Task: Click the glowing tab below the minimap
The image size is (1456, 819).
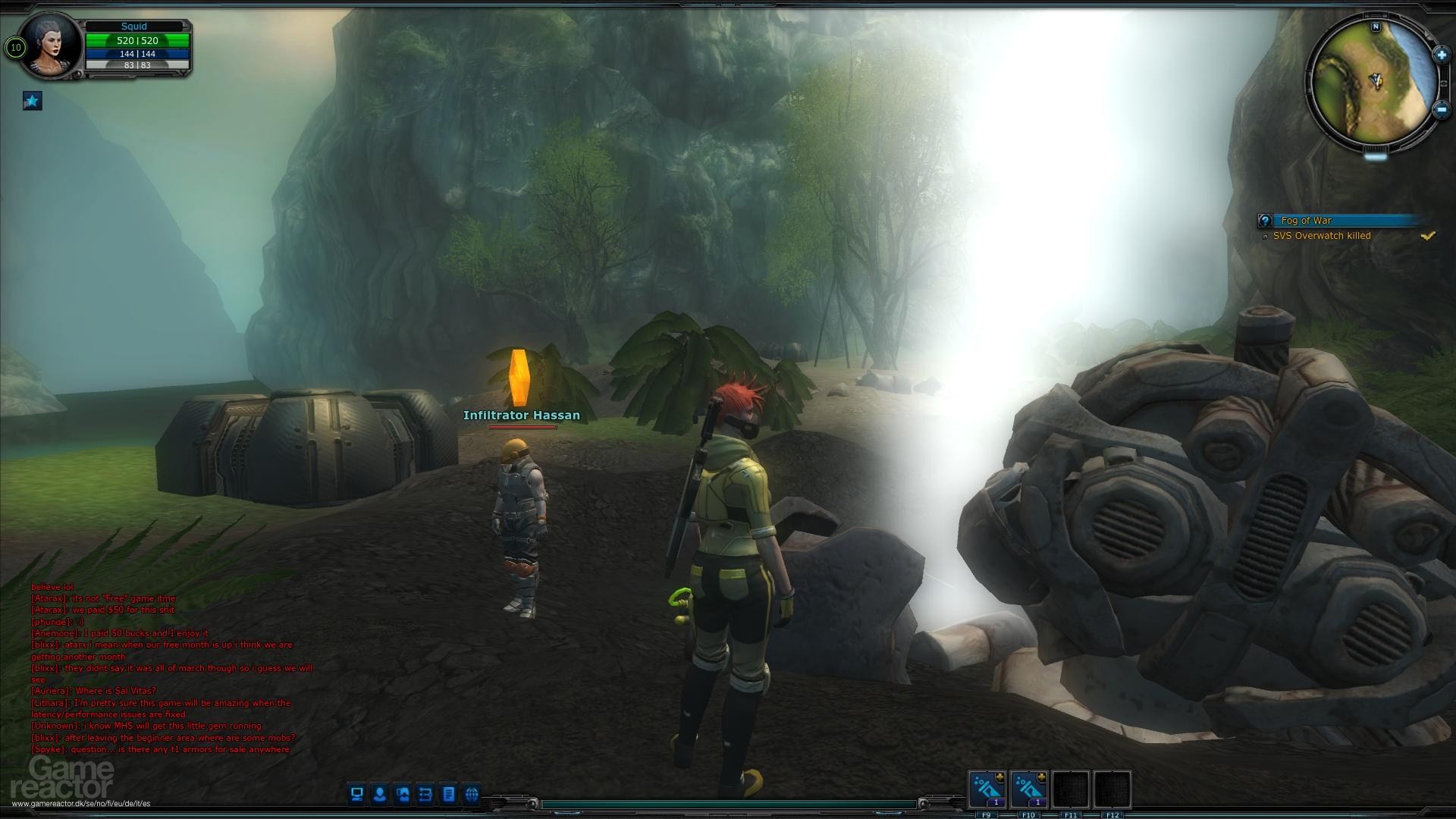Action: [x=1375, y=156]
